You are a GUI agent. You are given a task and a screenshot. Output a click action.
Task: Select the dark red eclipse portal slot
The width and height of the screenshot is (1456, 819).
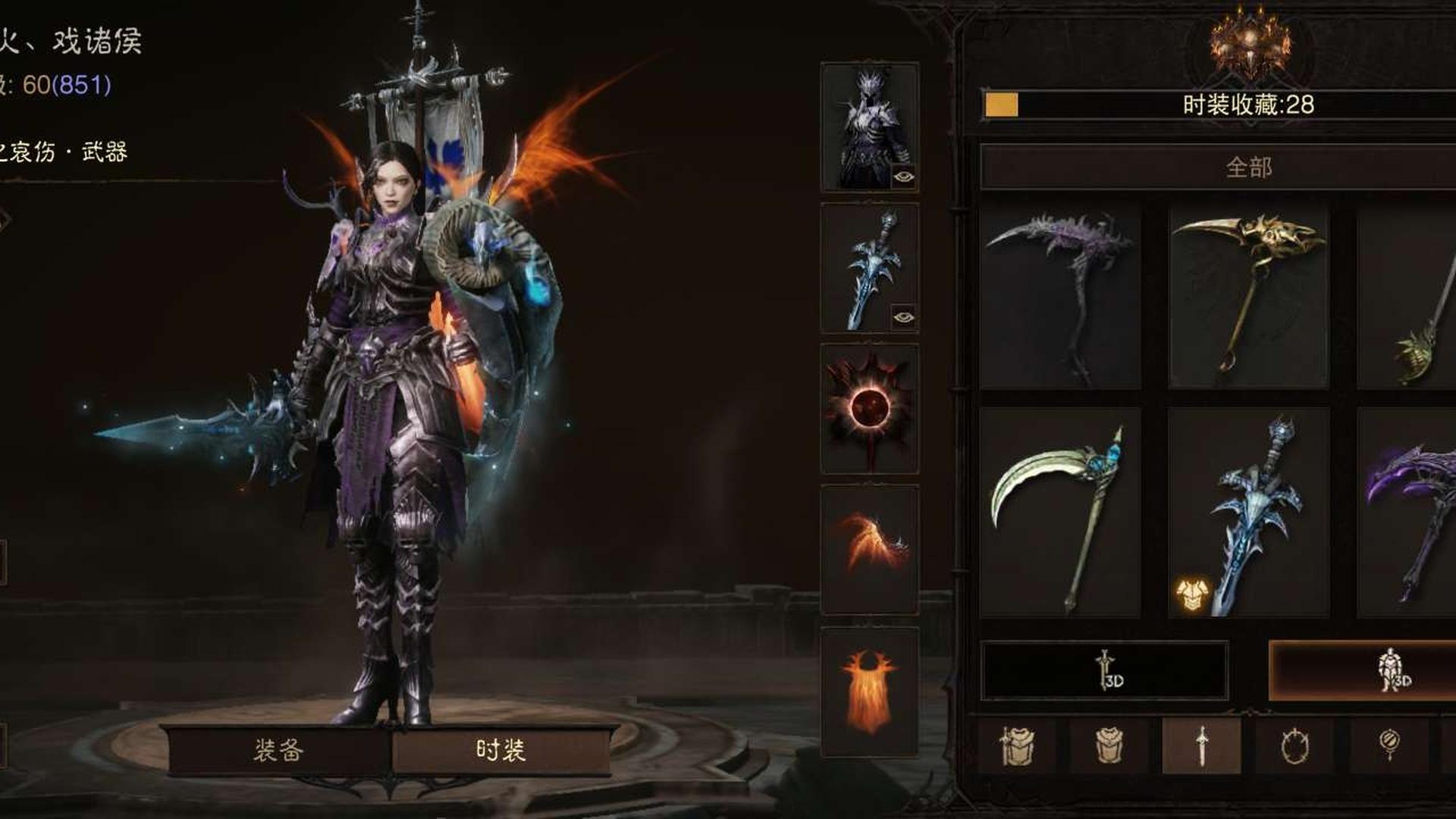click(869, 409)
